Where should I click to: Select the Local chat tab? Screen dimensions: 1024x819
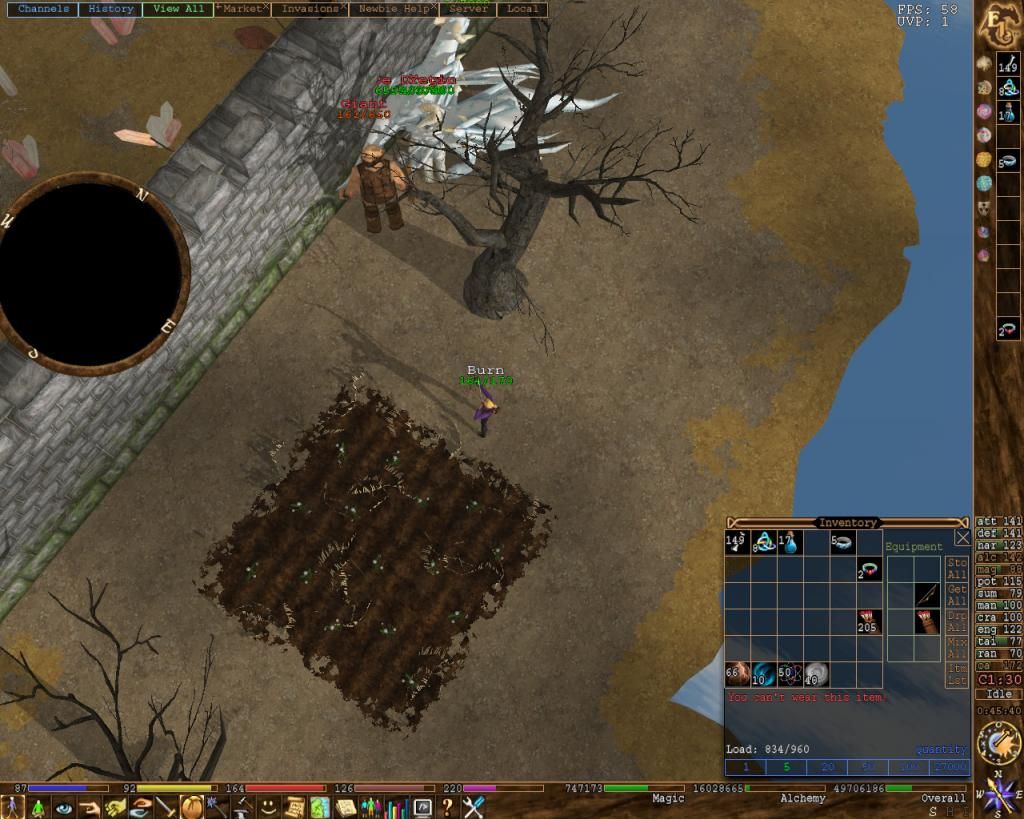pos(522,9)
